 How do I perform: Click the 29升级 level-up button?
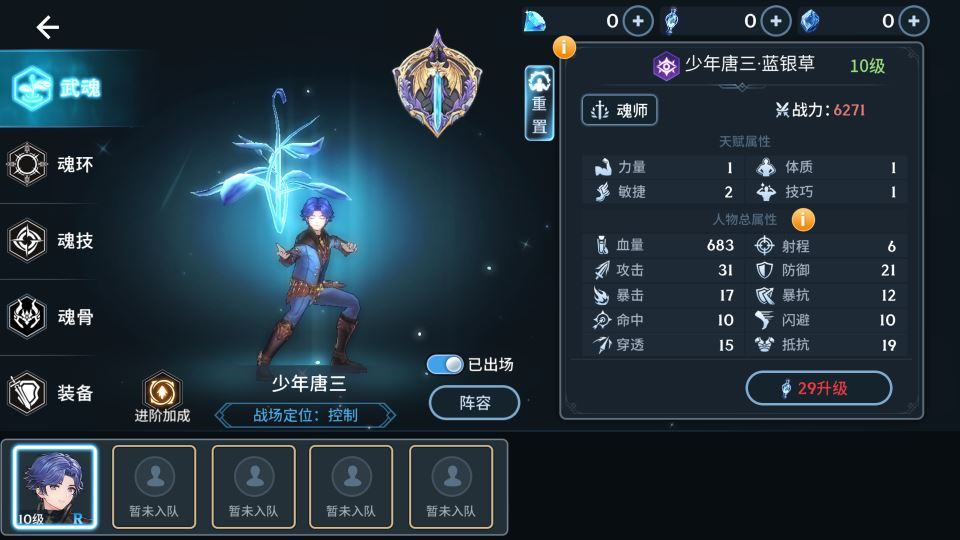pos(818,388)
